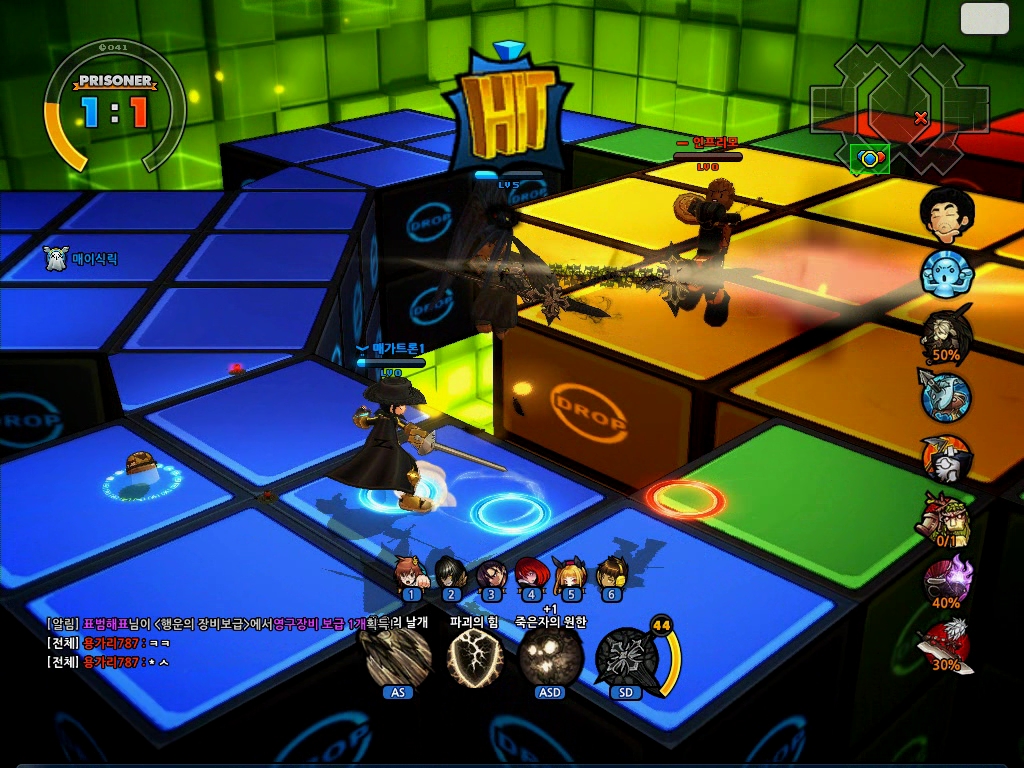Click the dark warrior icon showing 50%
Image resolution: width=1024 pixels, height=768 pixels.
[946, 333]
